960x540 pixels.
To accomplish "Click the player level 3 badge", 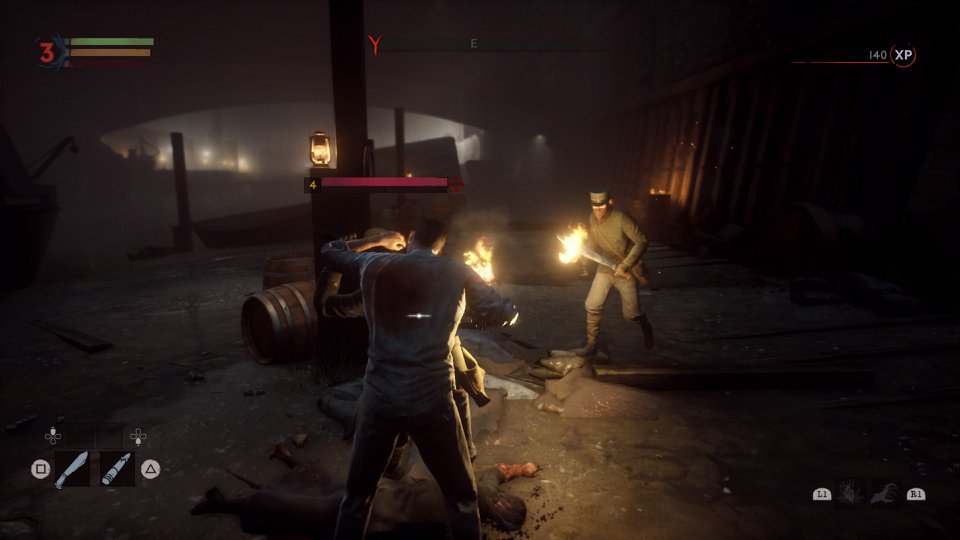I will tap(46, 53).
